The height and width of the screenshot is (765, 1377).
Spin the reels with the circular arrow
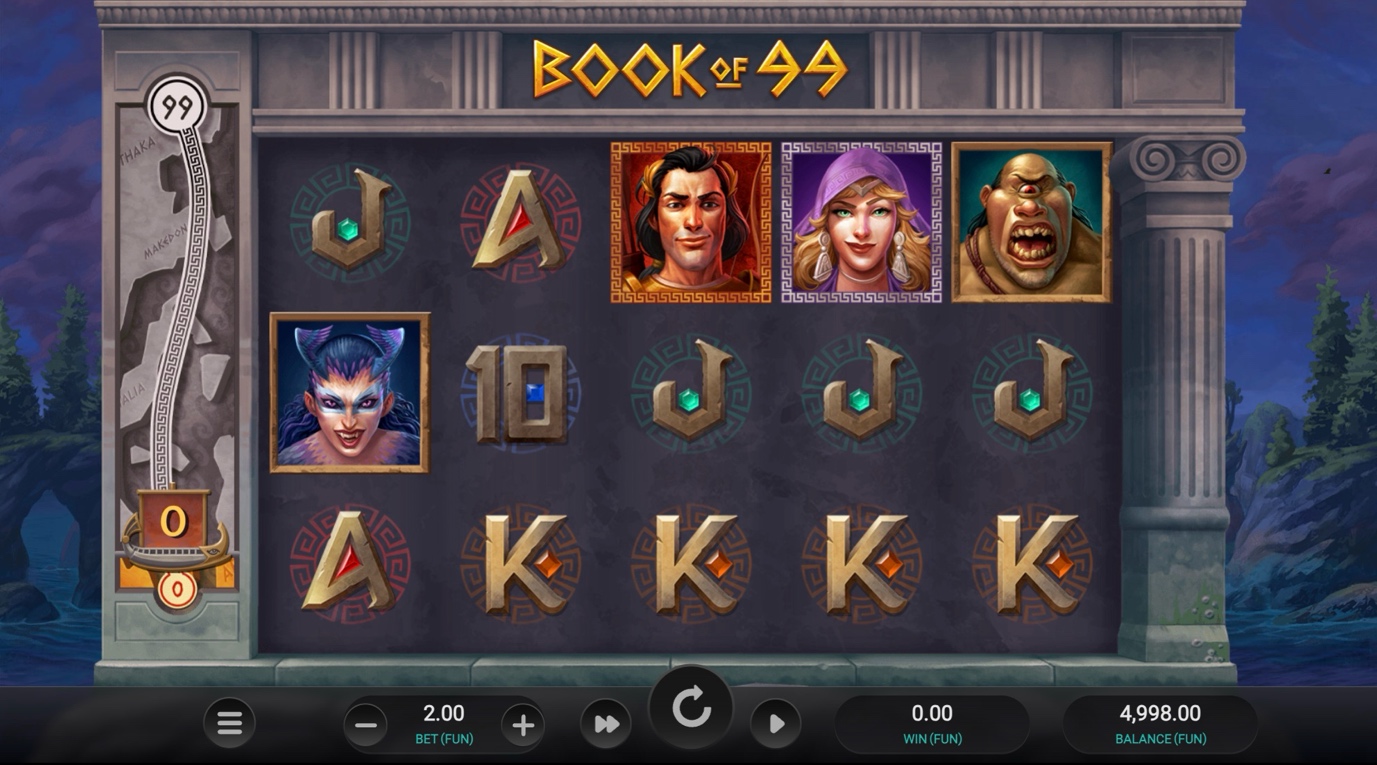(x=691, y=709)
